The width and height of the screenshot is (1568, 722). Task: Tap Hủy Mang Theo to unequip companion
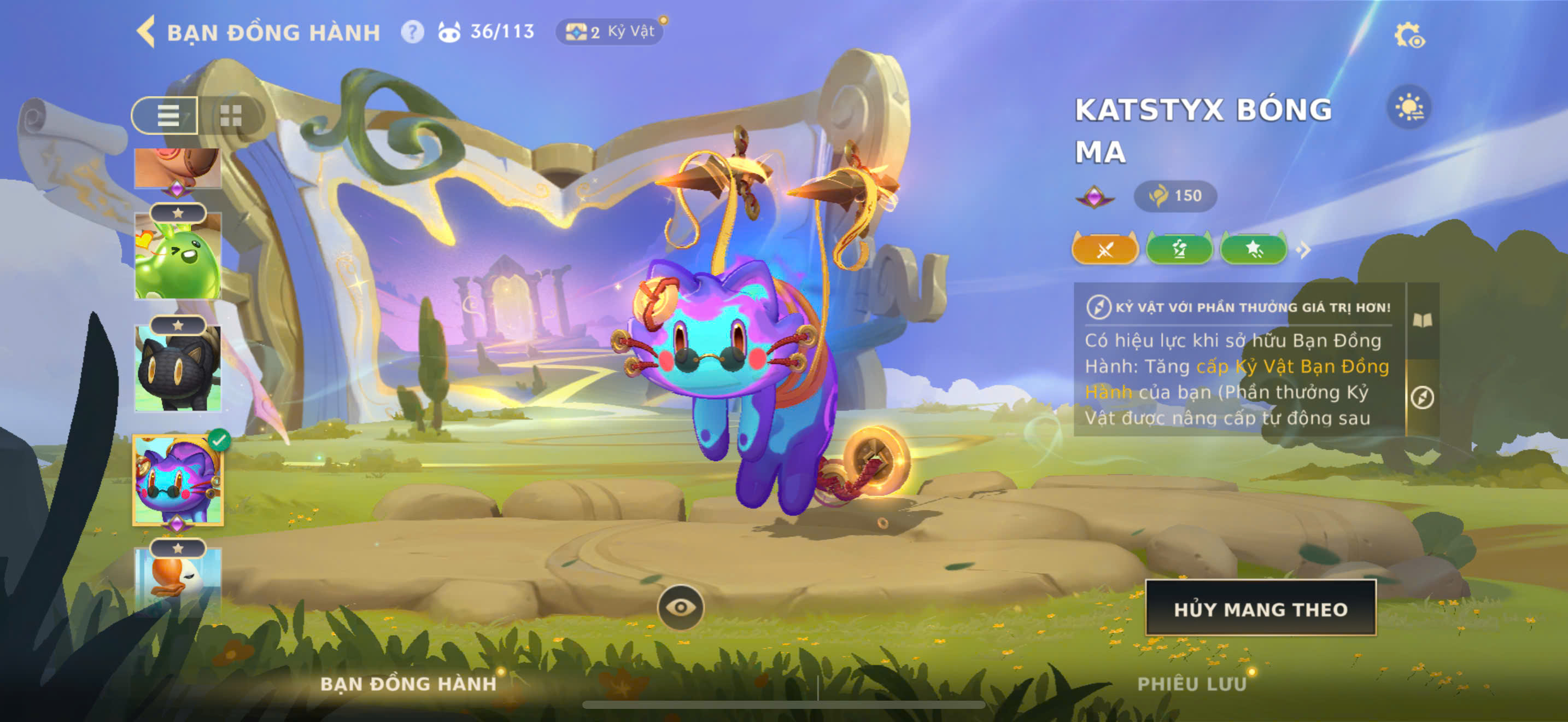click(1261, 609)
